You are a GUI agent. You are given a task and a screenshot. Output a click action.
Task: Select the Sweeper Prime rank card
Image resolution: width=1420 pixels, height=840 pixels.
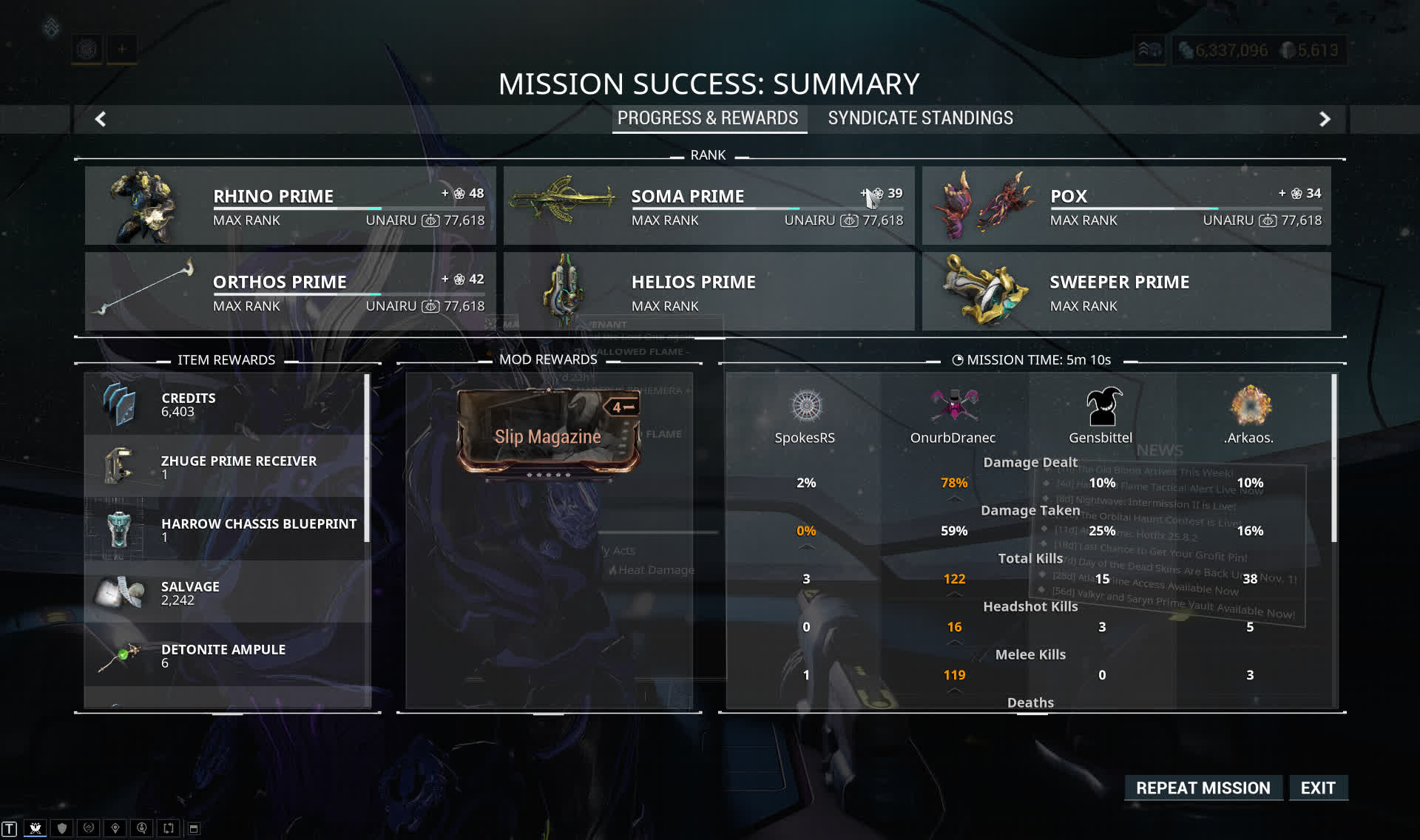coord(1126,291)
